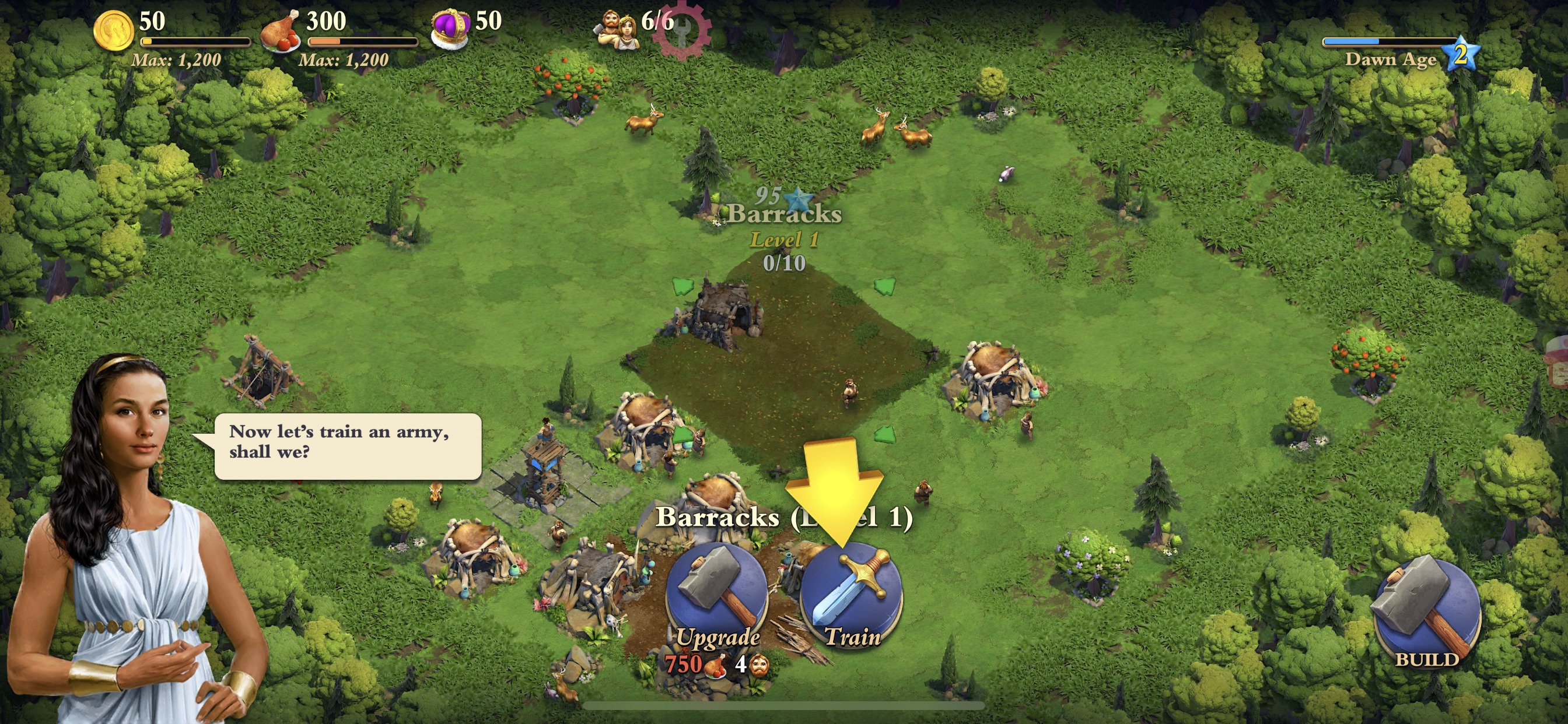Open the BUILD menu
This screenshot has width=1568, height=724.
click(1427, 611)
